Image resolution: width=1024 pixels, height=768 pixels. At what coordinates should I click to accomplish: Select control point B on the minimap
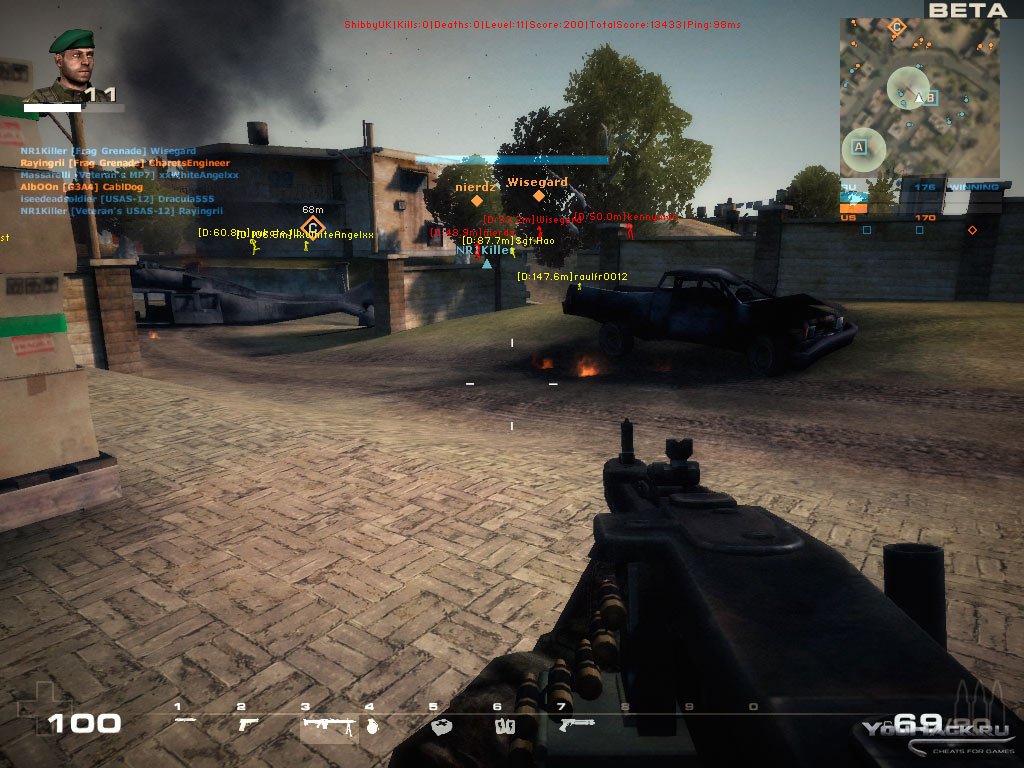click(930, 98)
